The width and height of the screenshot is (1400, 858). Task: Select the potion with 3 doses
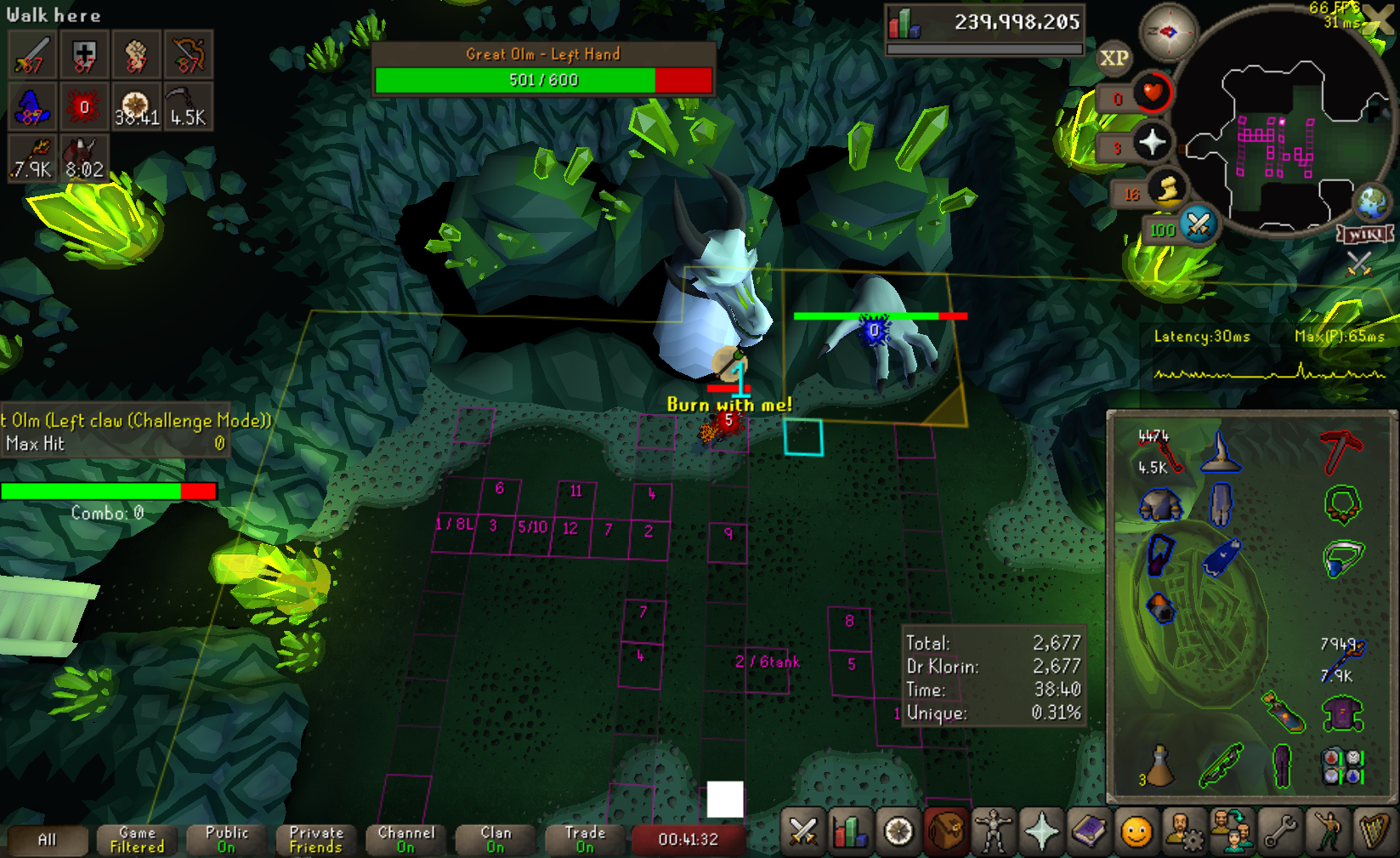click(x=1159, y=765)
